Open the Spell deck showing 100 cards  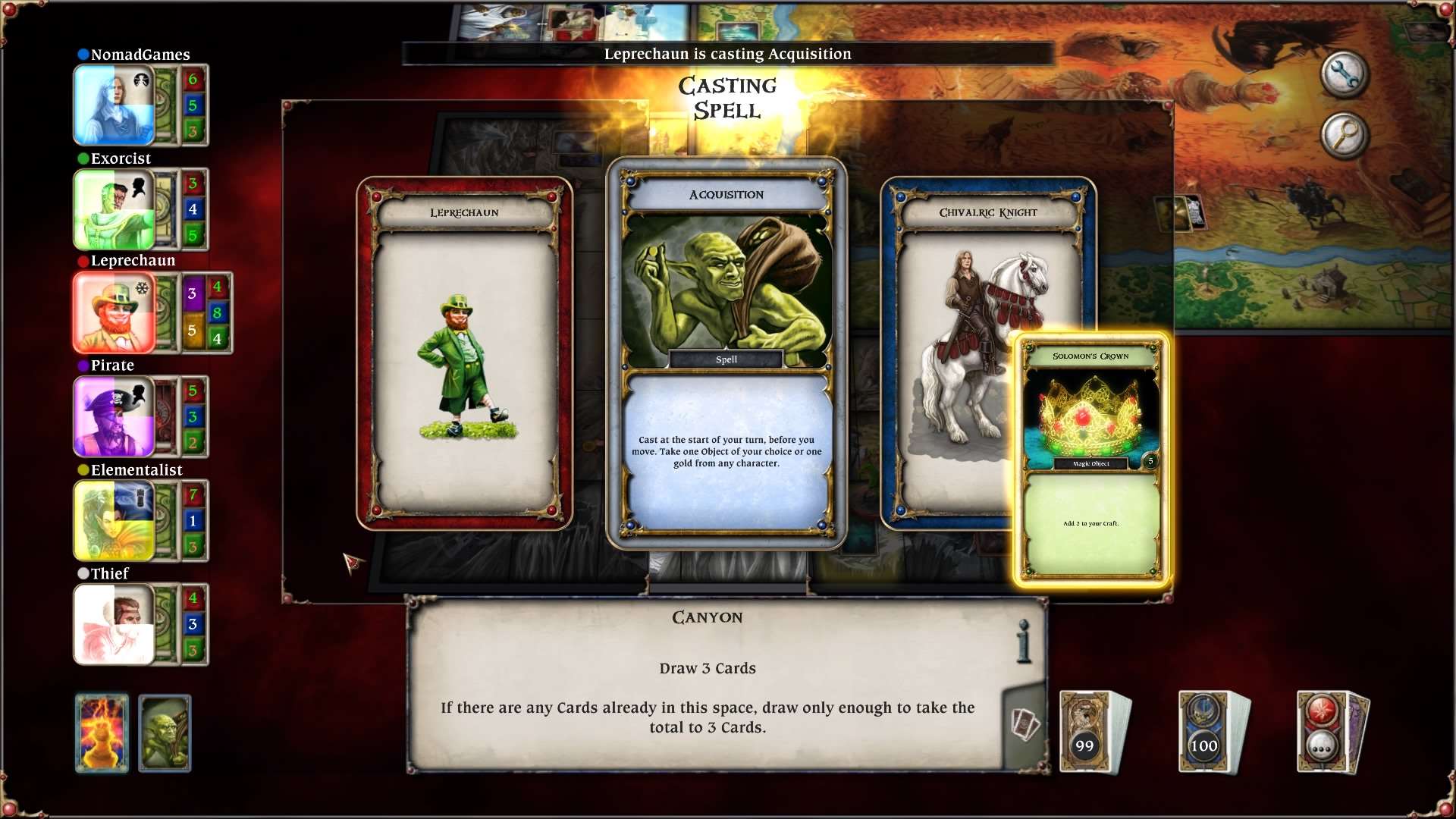tap(1203, 730)
